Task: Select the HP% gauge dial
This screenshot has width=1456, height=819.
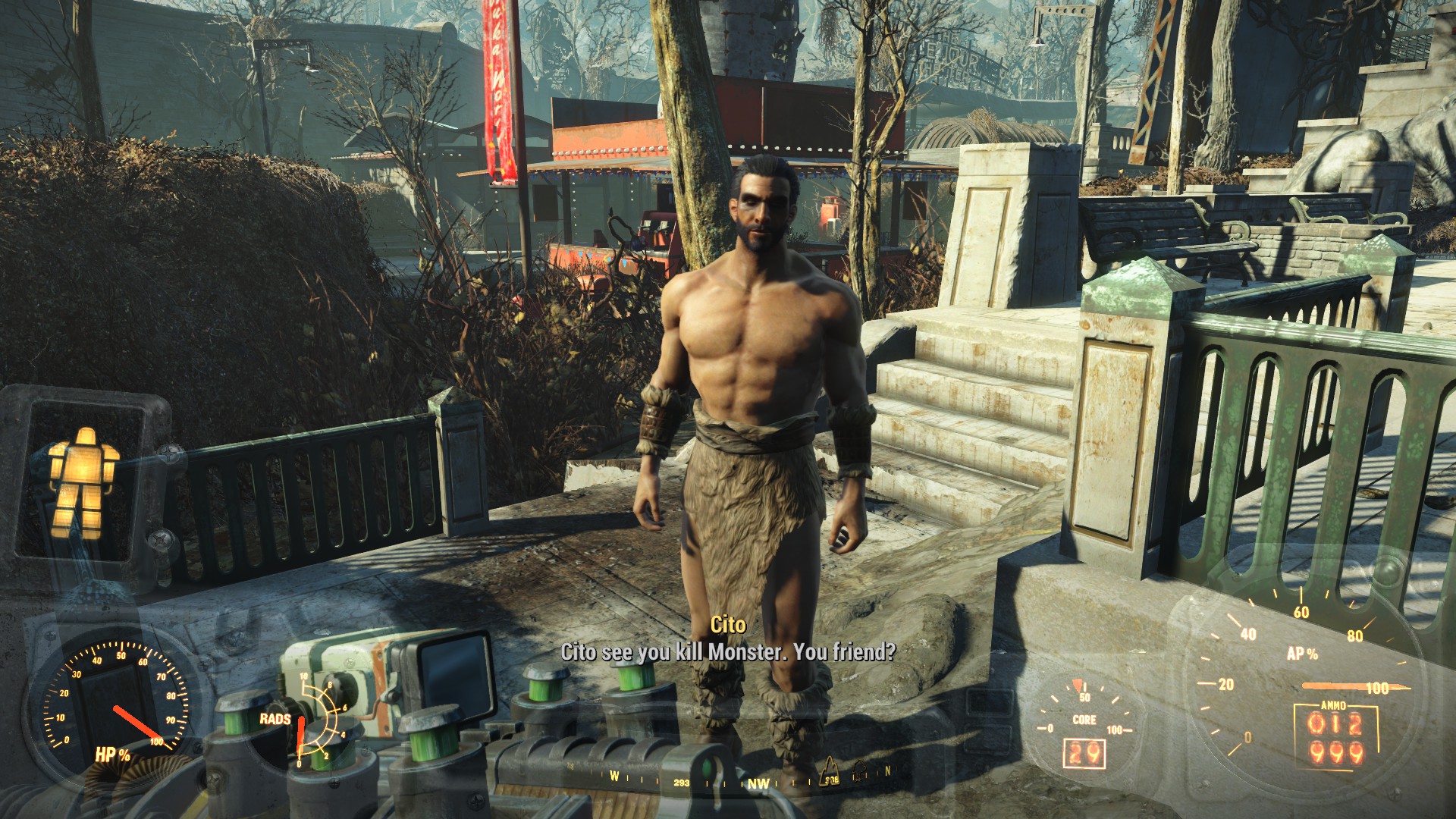Action: [x=114, y=717]
